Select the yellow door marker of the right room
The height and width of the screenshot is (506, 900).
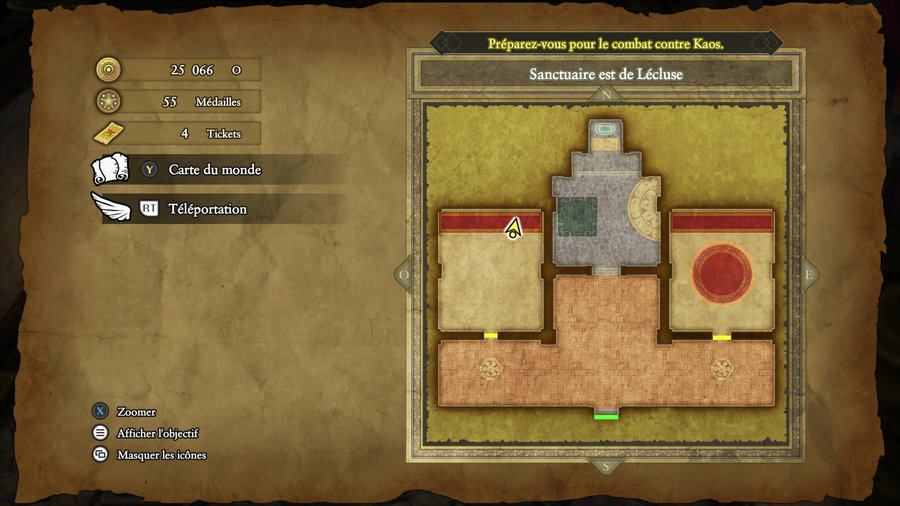pyautogui.click(x=722, y=337)
